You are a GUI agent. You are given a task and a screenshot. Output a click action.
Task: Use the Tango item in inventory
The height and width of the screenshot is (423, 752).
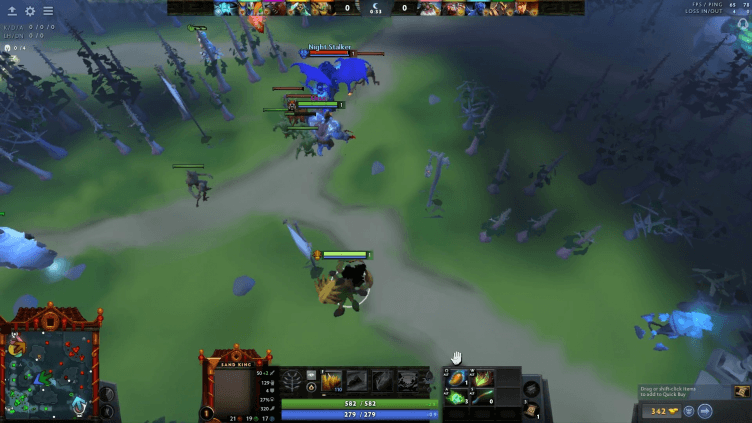[484, 378]
